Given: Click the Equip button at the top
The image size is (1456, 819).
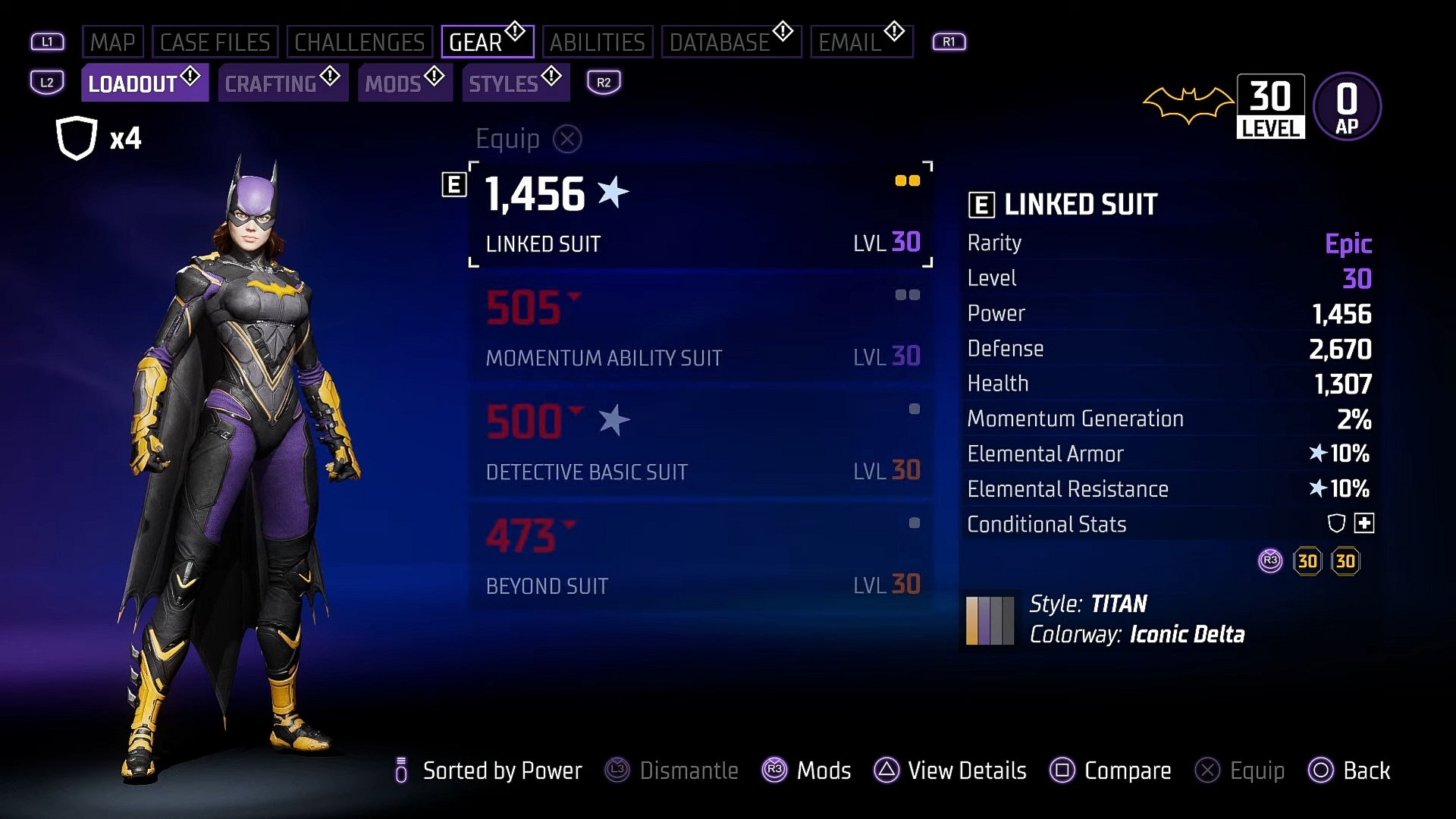Looking at the screenshot, I should [529, 139].
